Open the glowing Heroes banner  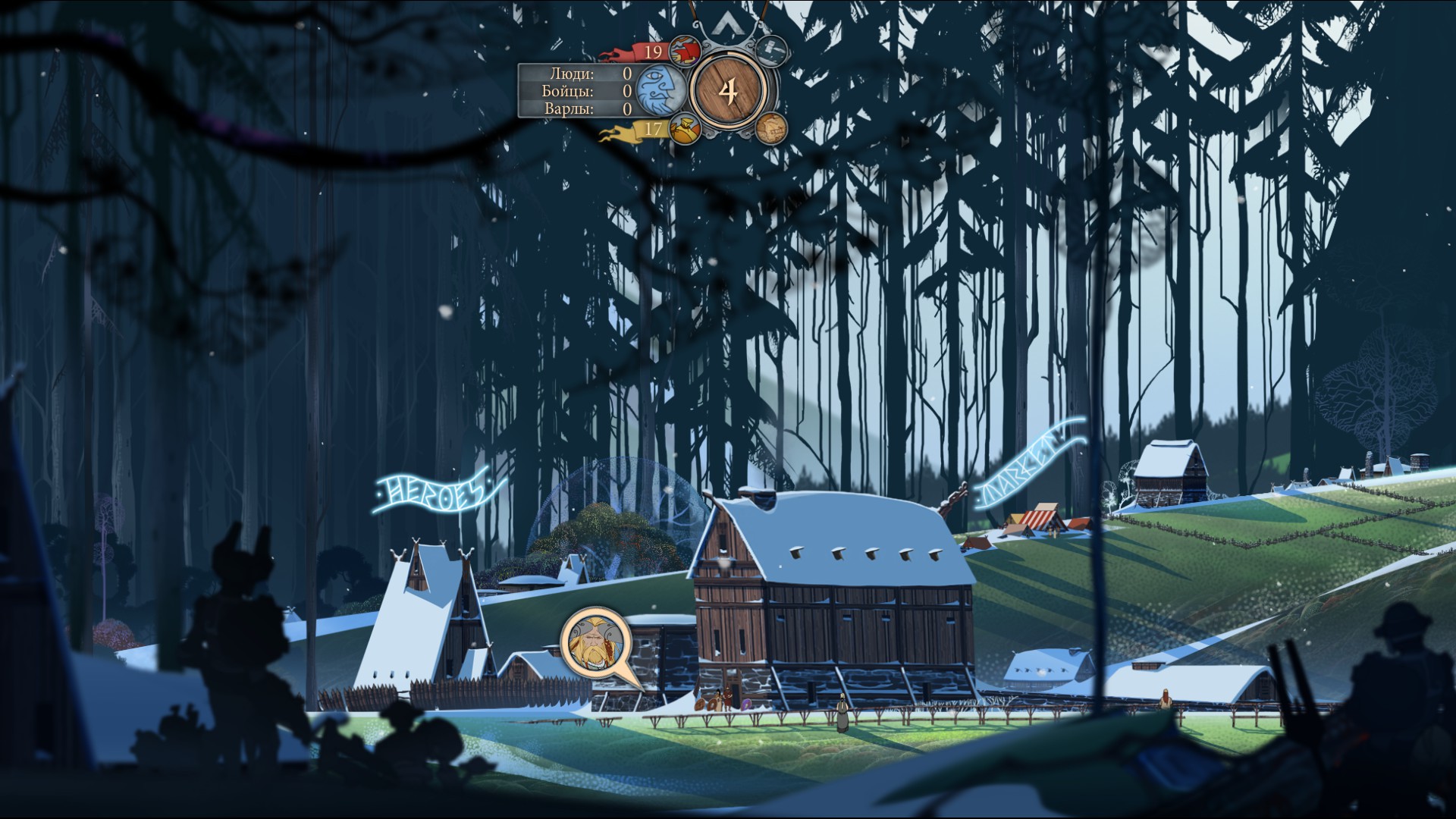click(433, 493)
